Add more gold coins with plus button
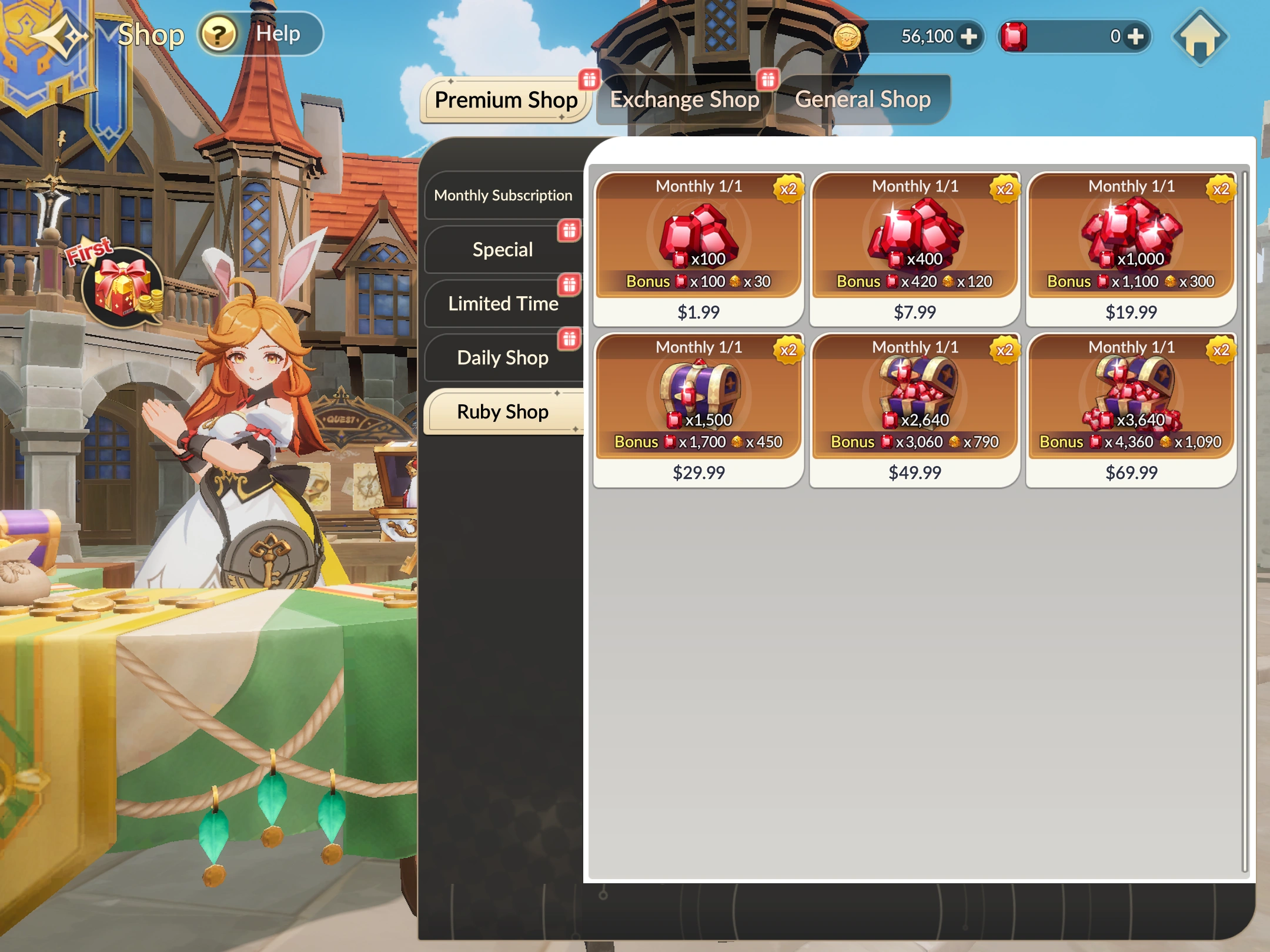This screenshot has width=1270, height=952. pyautogui.click(x=968, y=37)
